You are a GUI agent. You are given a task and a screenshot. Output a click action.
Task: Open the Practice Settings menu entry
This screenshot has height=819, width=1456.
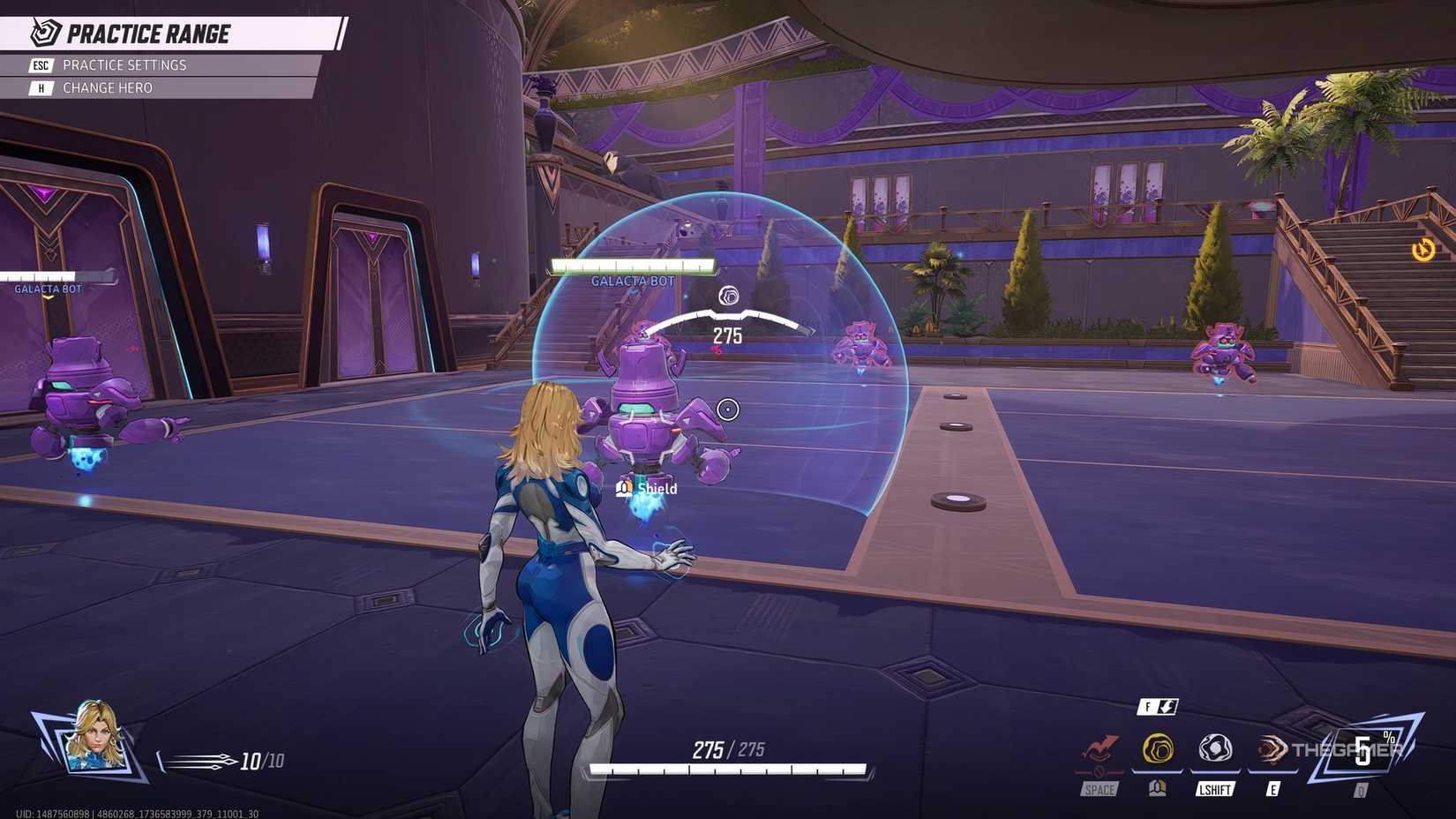coord(124,64)
